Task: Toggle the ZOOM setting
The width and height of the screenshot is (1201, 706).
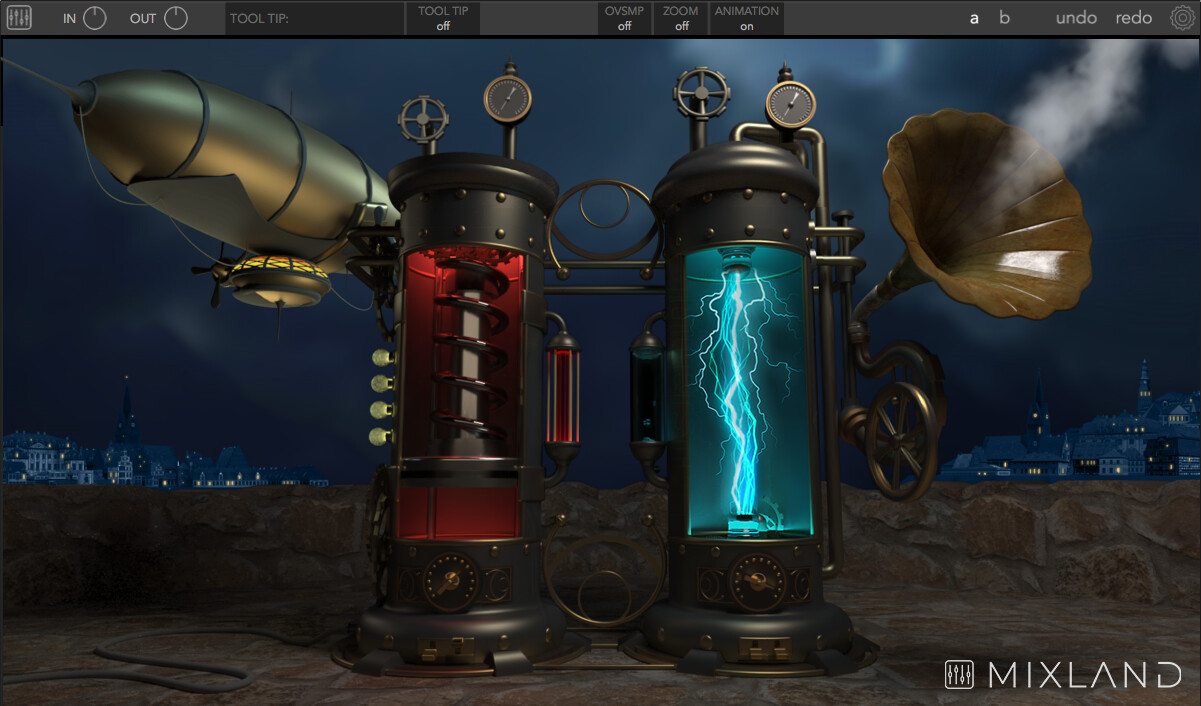Action: tap(681, 18)
